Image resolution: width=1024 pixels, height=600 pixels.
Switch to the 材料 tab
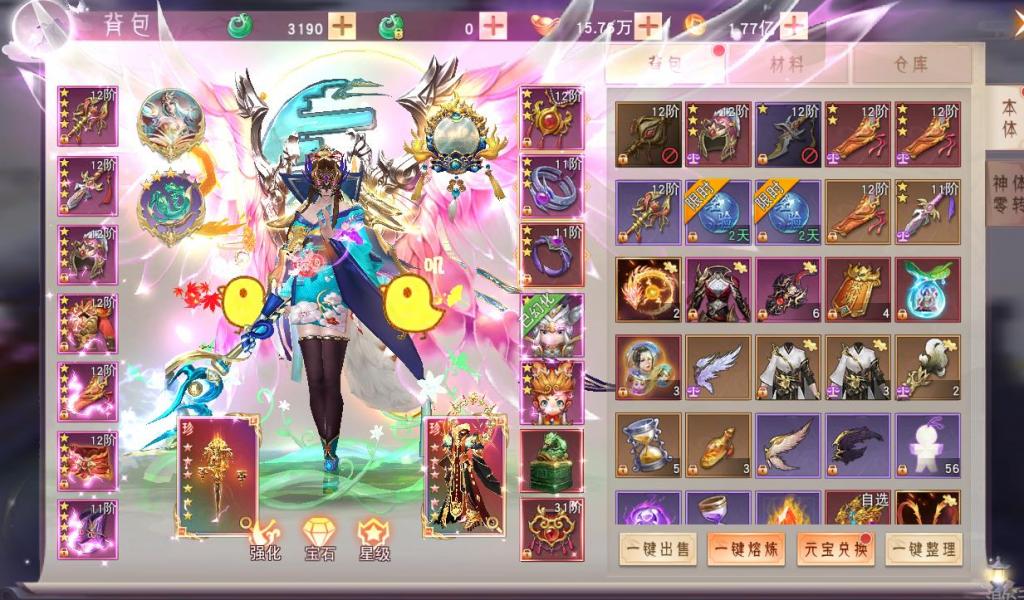(788, 65)
